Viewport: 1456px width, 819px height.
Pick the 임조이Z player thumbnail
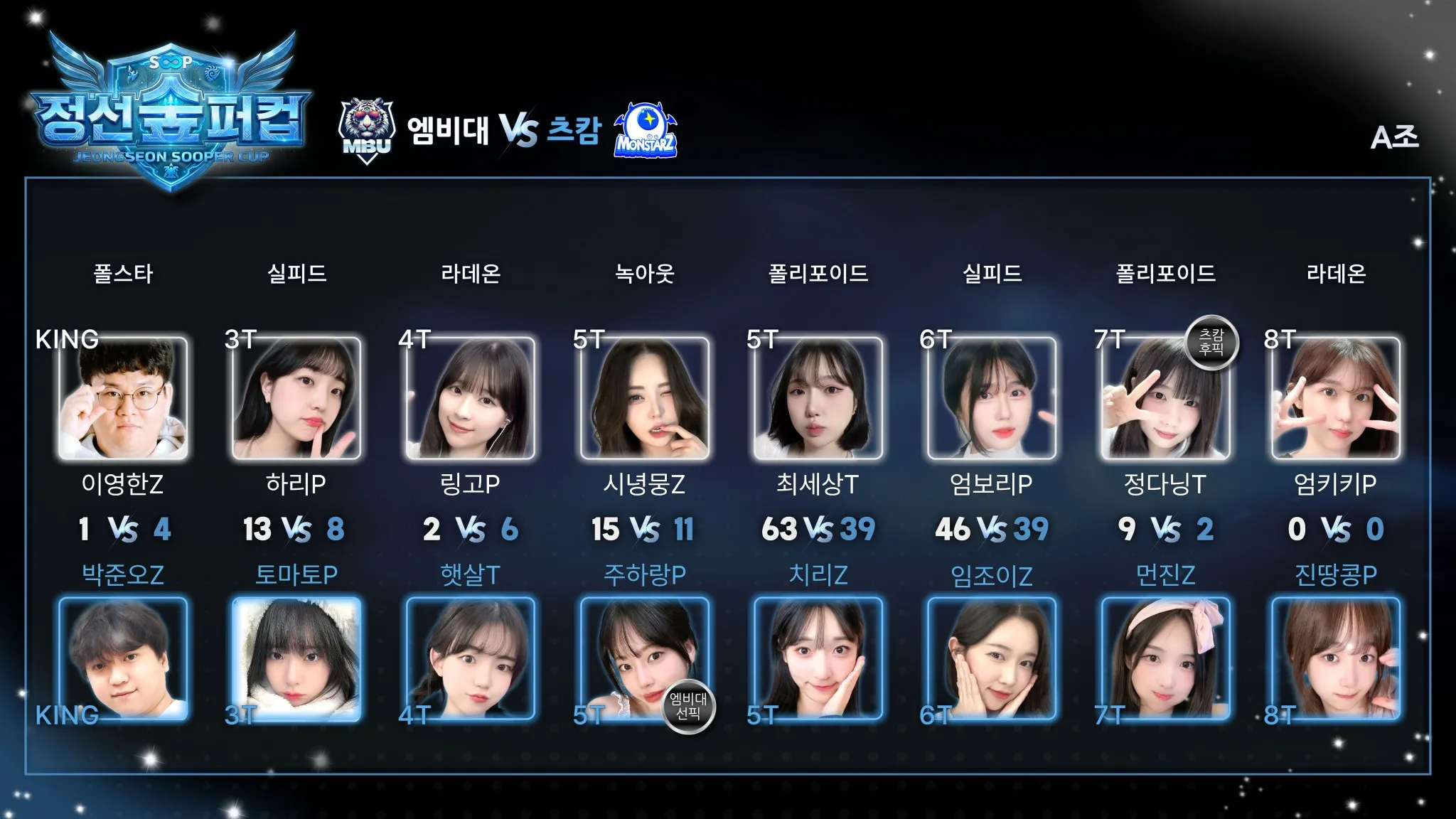[x=991, y=658]
